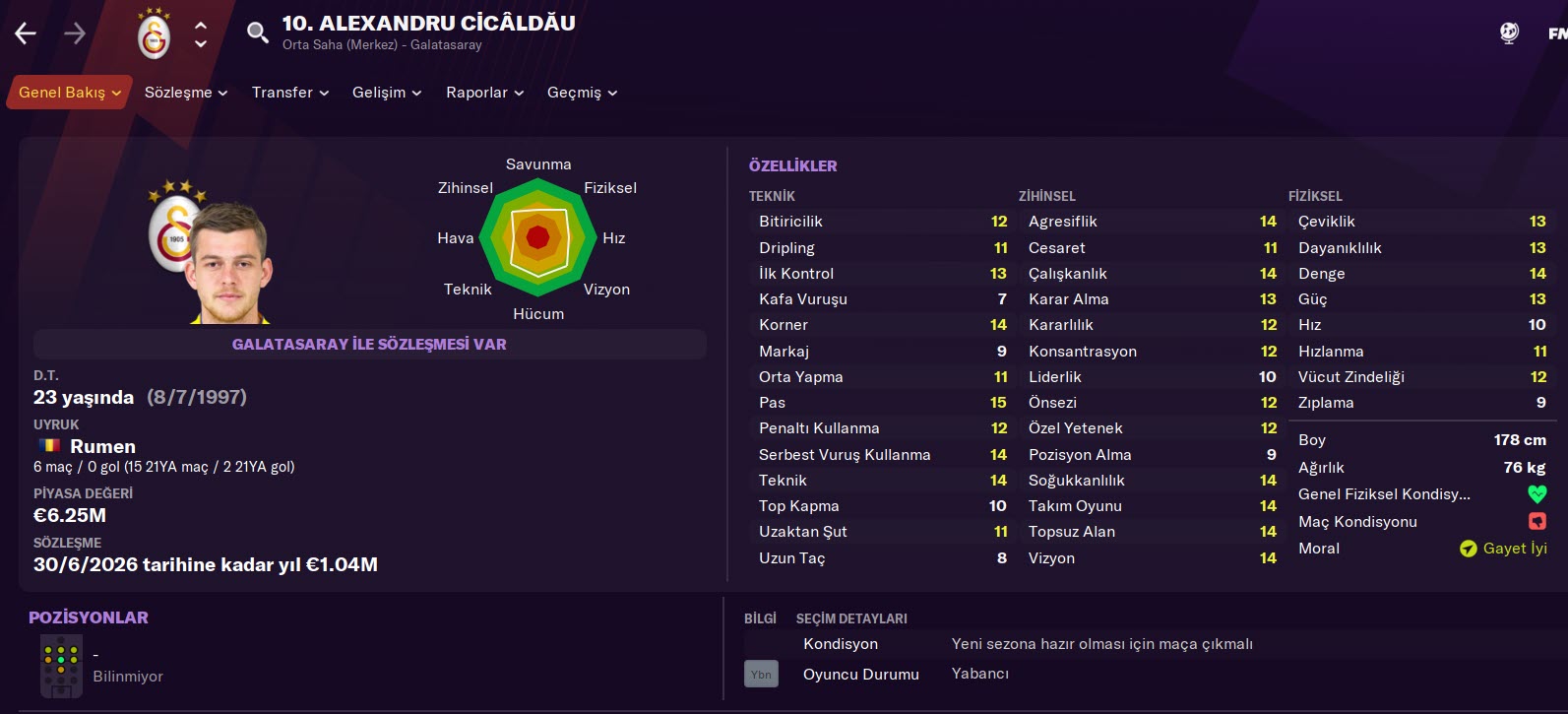Go forward with the right arrow

[75, 33]
